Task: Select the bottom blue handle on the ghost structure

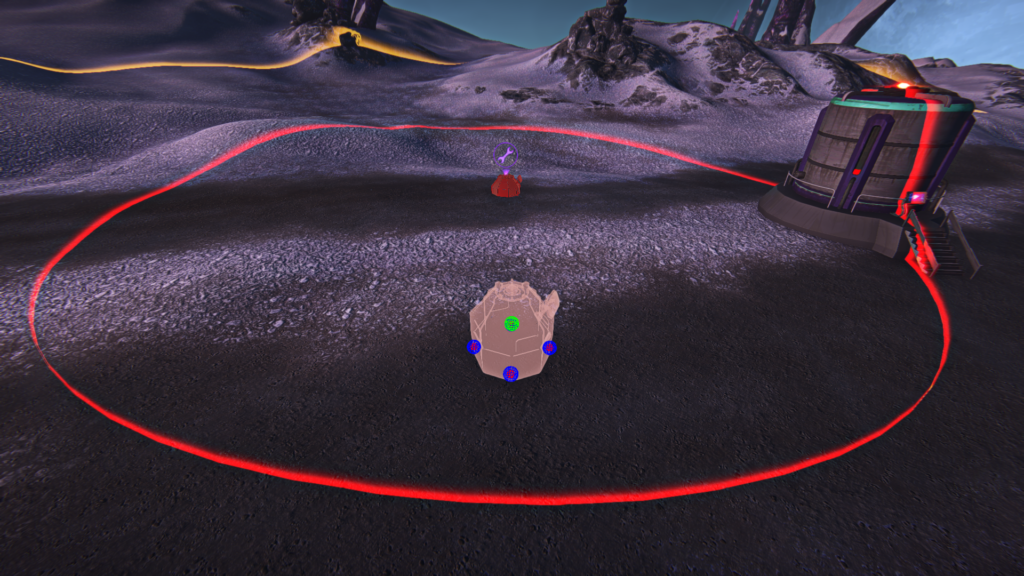Action: (x=510, y=374)
